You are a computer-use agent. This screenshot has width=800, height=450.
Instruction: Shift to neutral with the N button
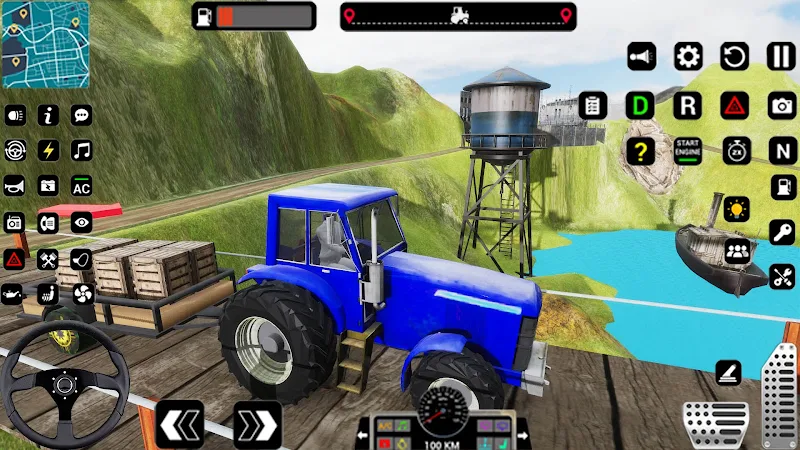[x=782, y=152]
